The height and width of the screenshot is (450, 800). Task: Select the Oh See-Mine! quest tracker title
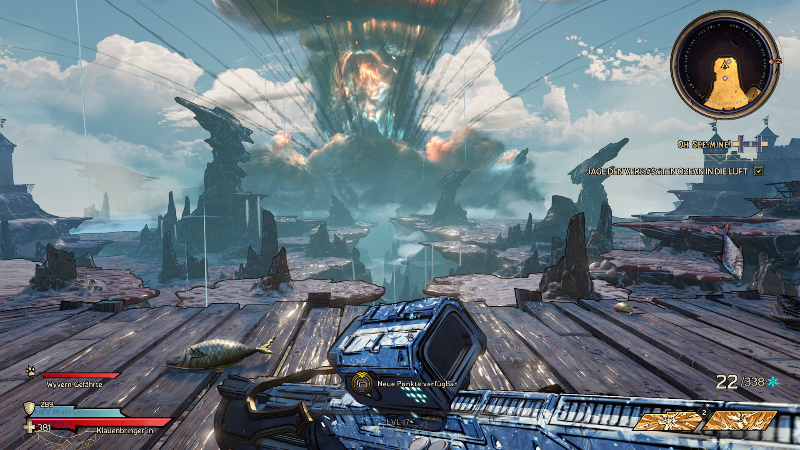pyautogui.click(x=706, y=146)
